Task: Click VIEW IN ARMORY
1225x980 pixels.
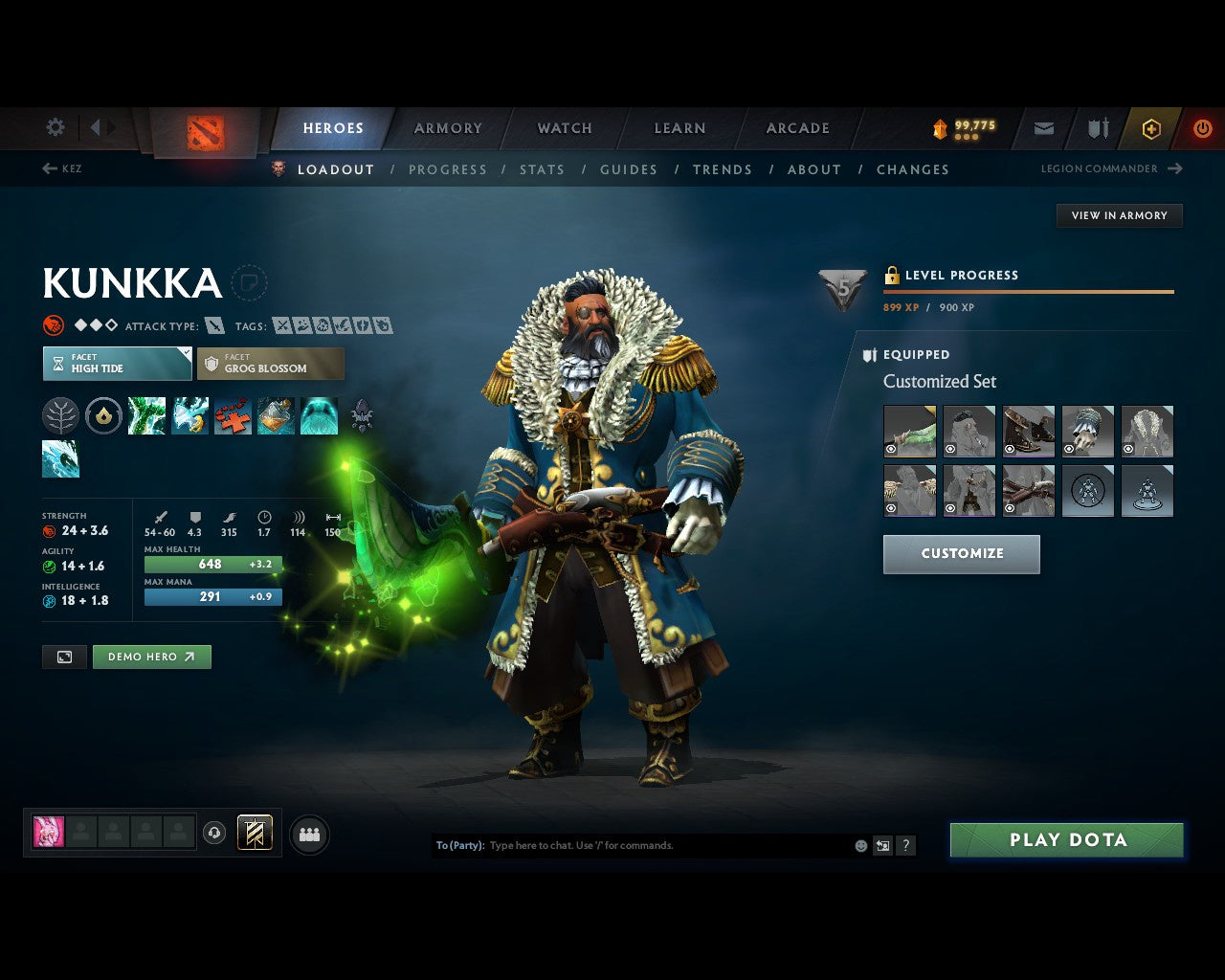Action: 1119,215
